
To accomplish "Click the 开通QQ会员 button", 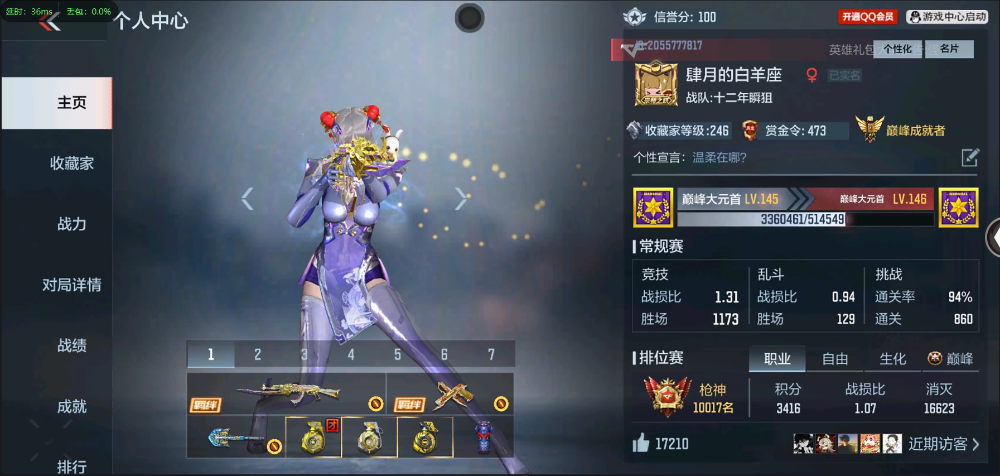I will (x=868, y=17).
